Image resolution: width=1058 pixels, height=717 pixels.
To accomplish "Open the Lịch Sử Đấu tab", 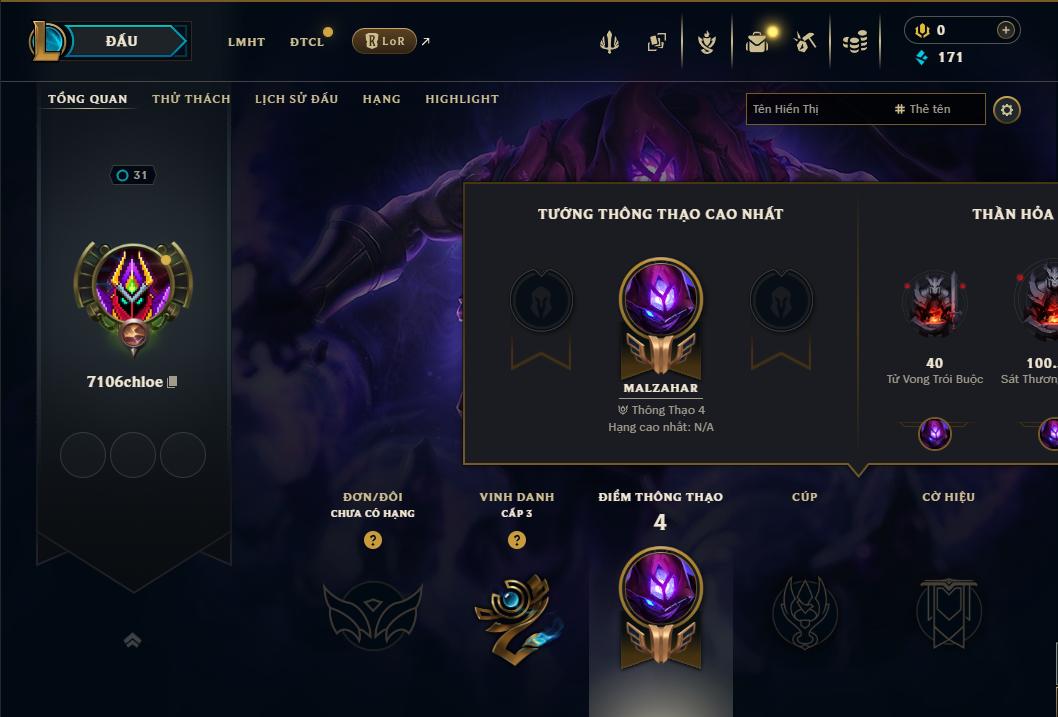I will pos(296,99).
